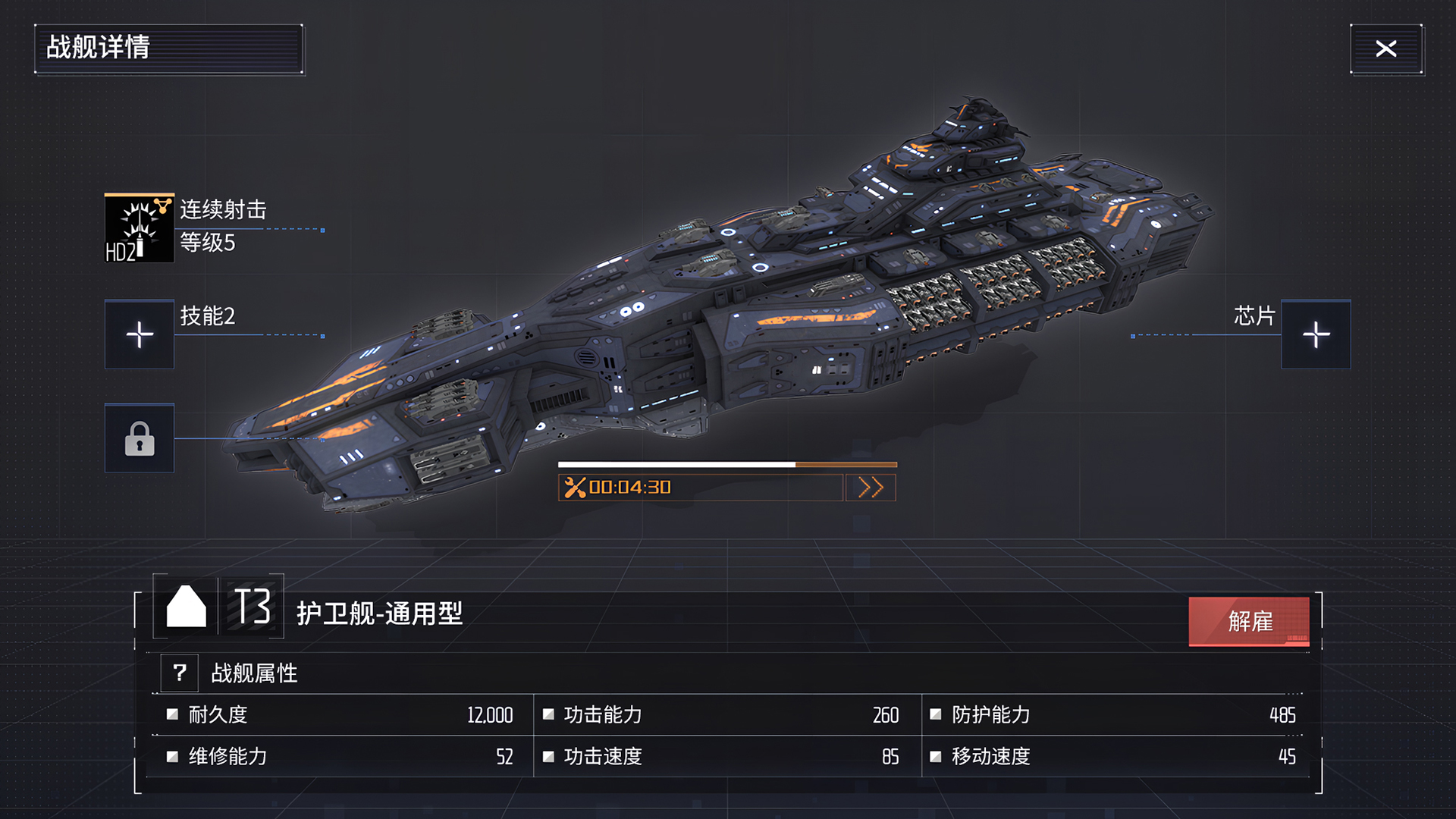The image size is (1456, 819).
Task: Open the 芯片 slot plus icon
Action: pos(1316,334)
